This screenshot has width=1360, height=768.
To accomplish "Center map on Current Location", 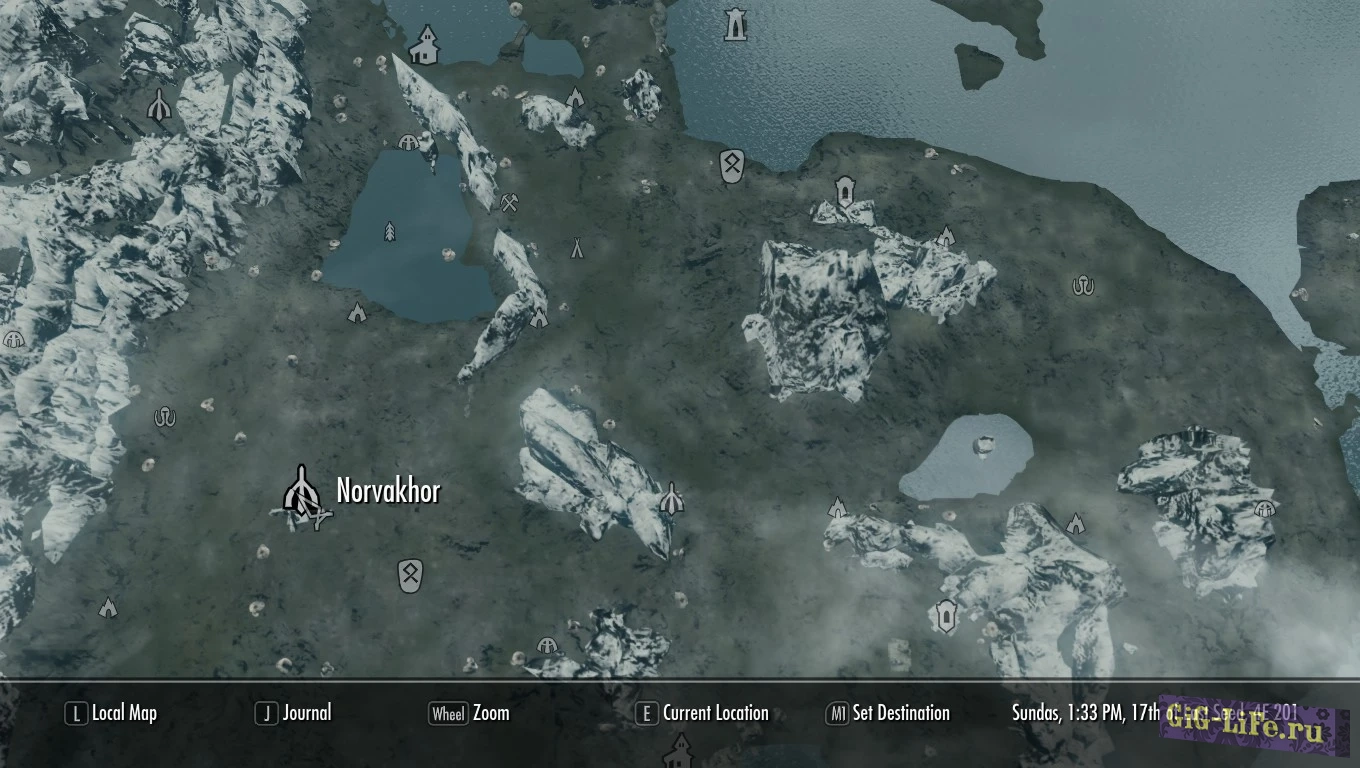I will [703, 713].
